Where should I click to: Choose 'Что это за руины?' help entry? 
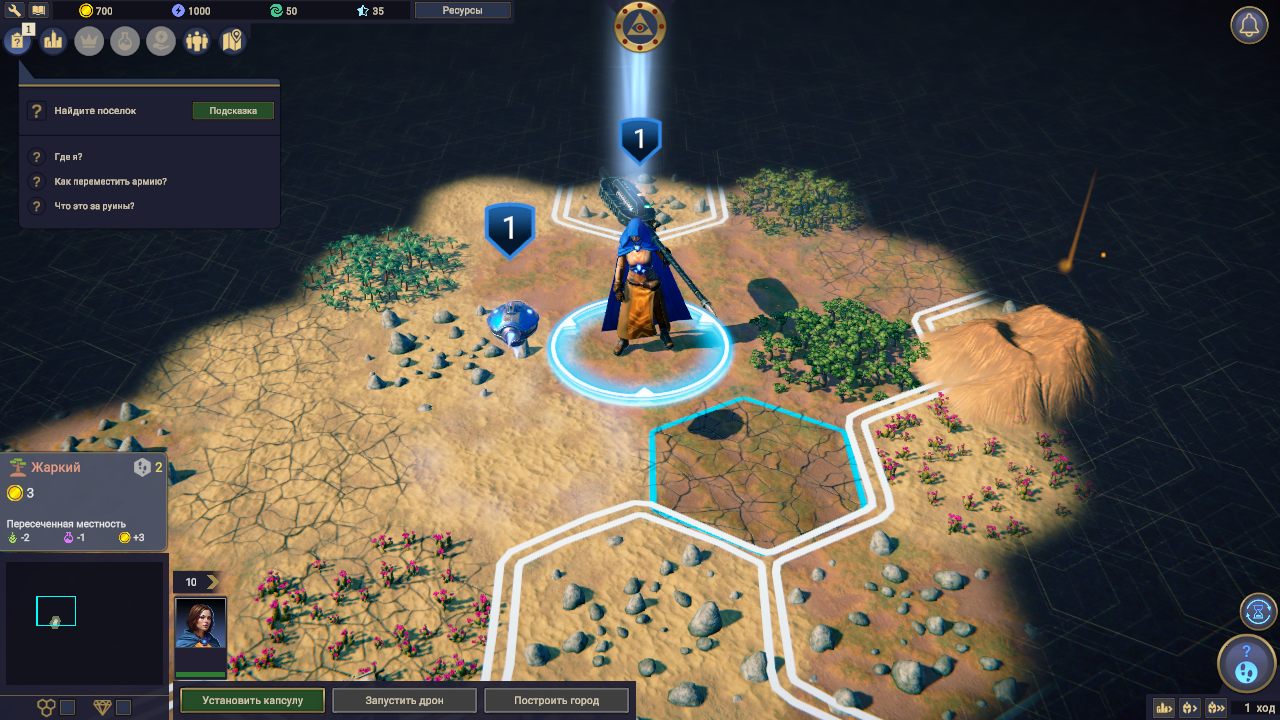pyautogui.click(x=94, y=206)
